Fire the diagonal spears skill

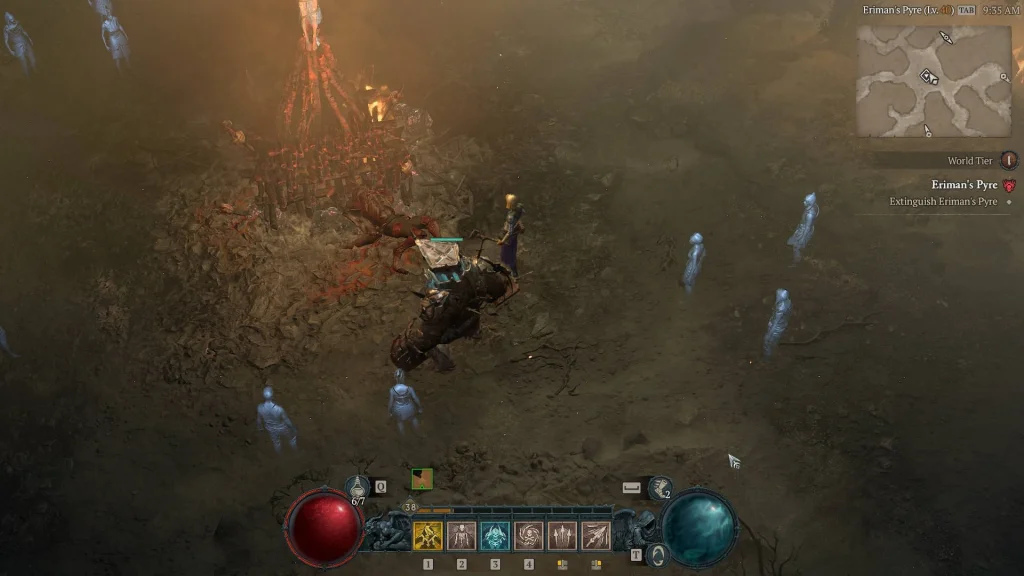click(x=596, y=536)
